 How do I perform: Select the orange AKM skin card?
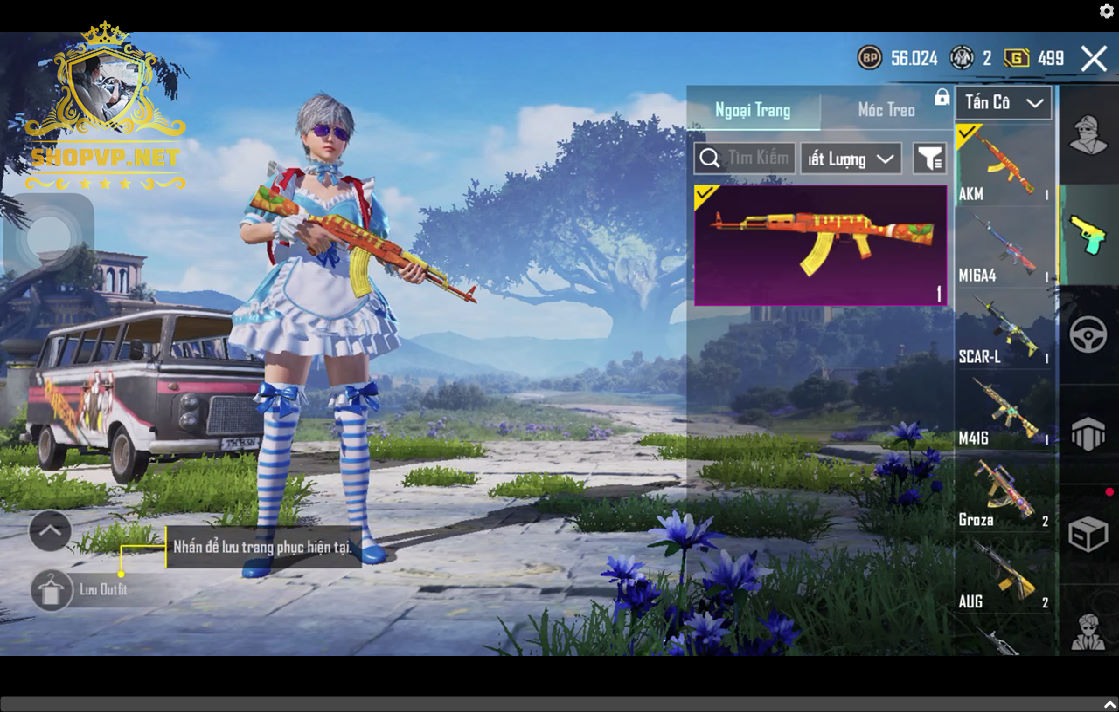820,245
